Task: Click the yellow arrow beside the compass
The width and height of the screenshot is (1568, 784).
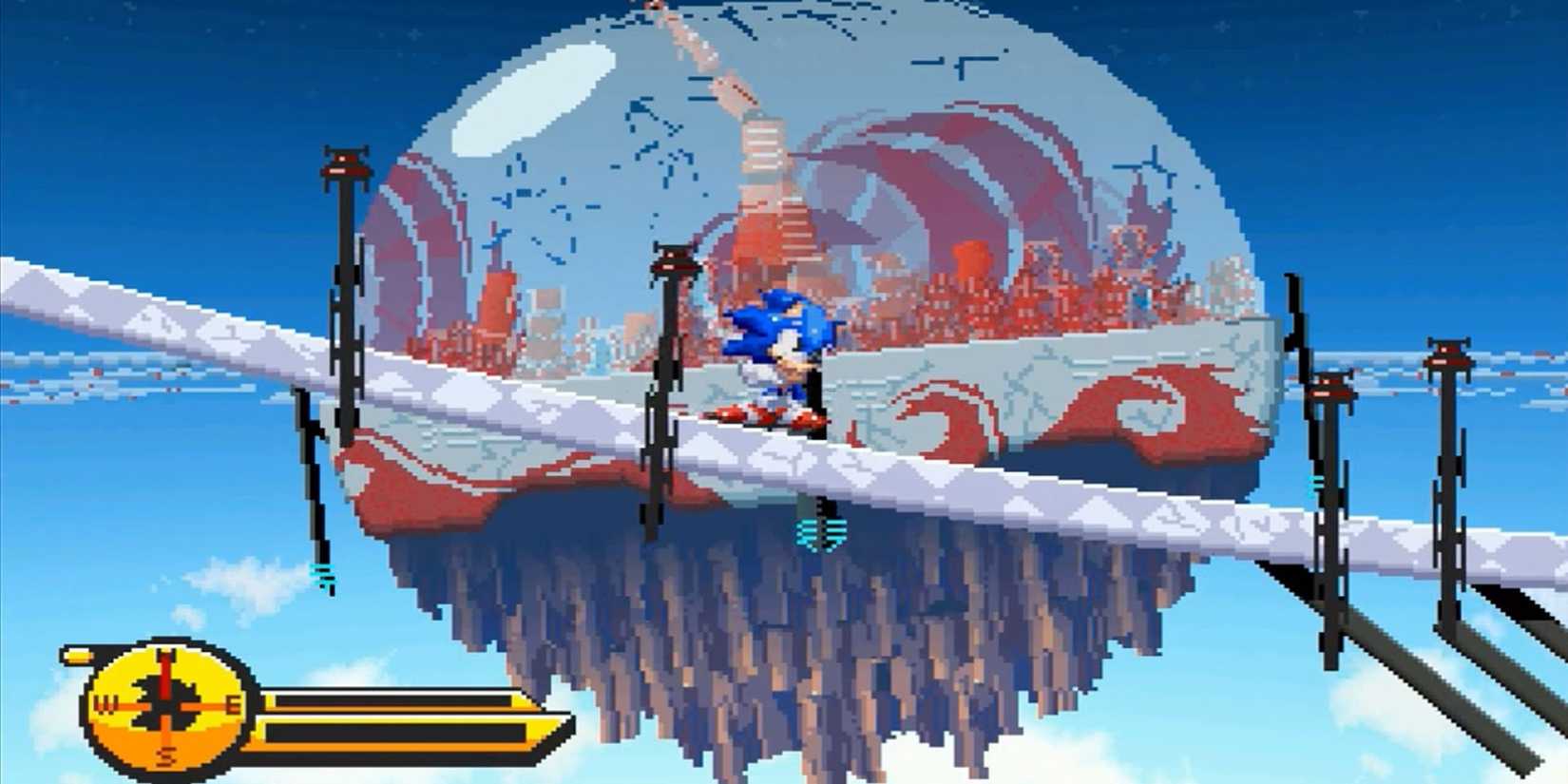Action: (x=79, y=656)
